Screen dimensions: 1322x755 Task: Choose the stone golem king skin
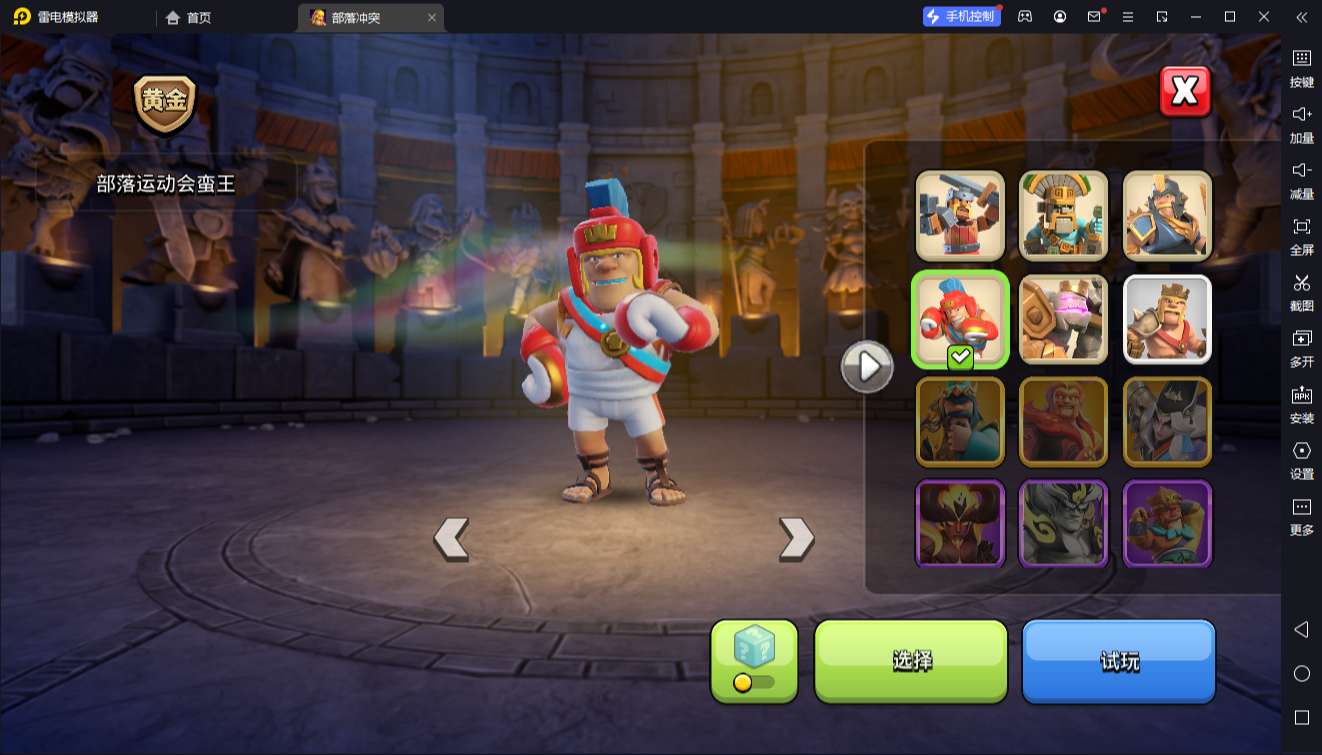[1064, 319]
